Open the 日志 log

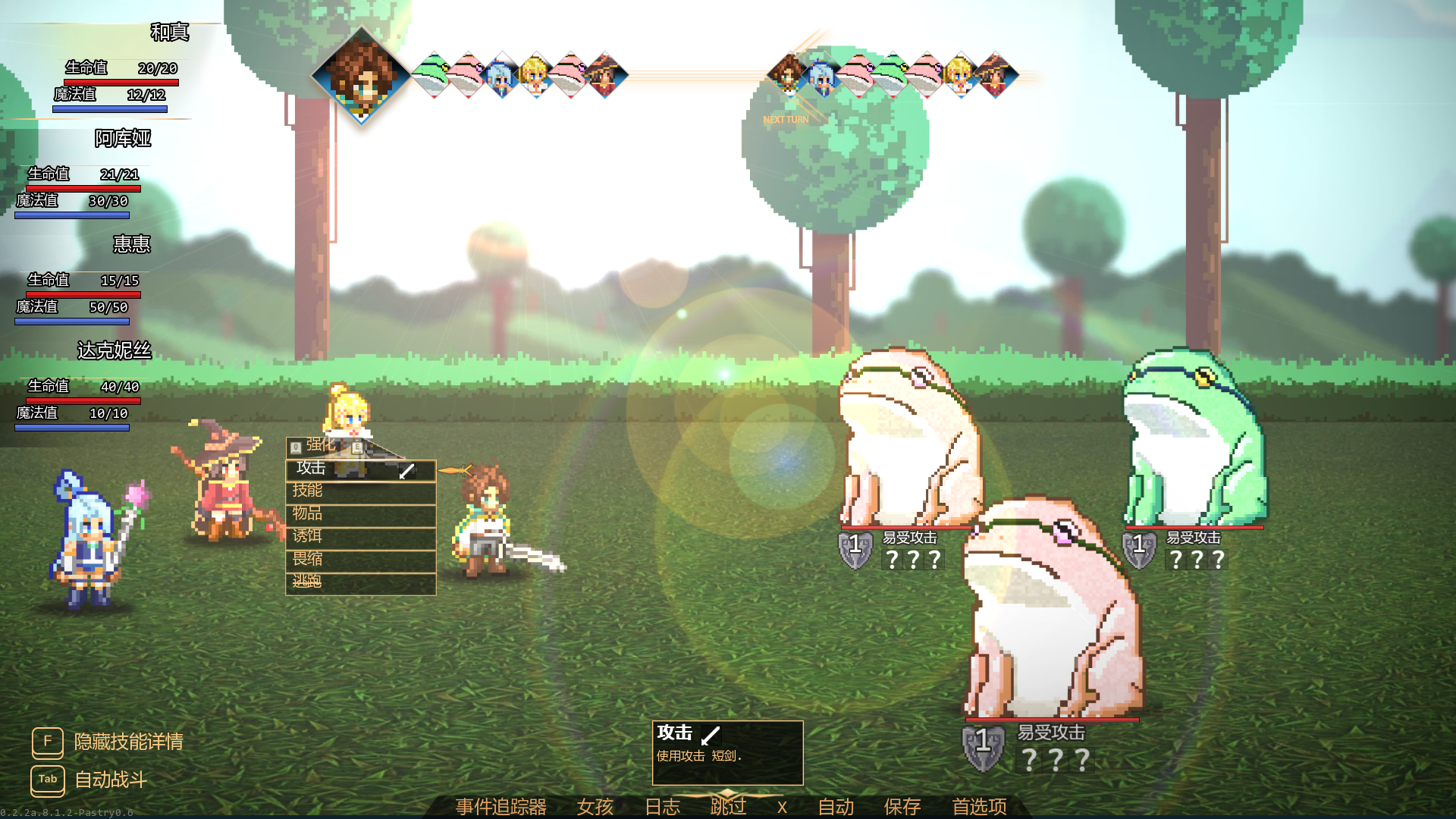pos(662,806)
